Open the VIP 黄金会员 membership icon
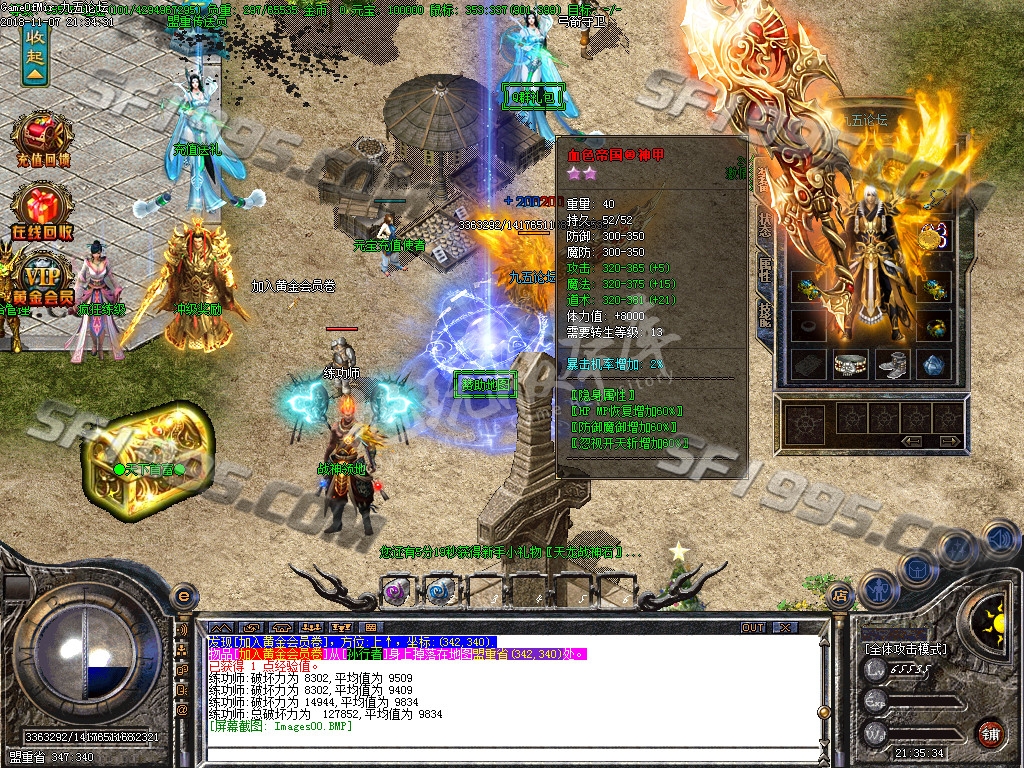Viewport: 1024px width, 768px height. 43,278
